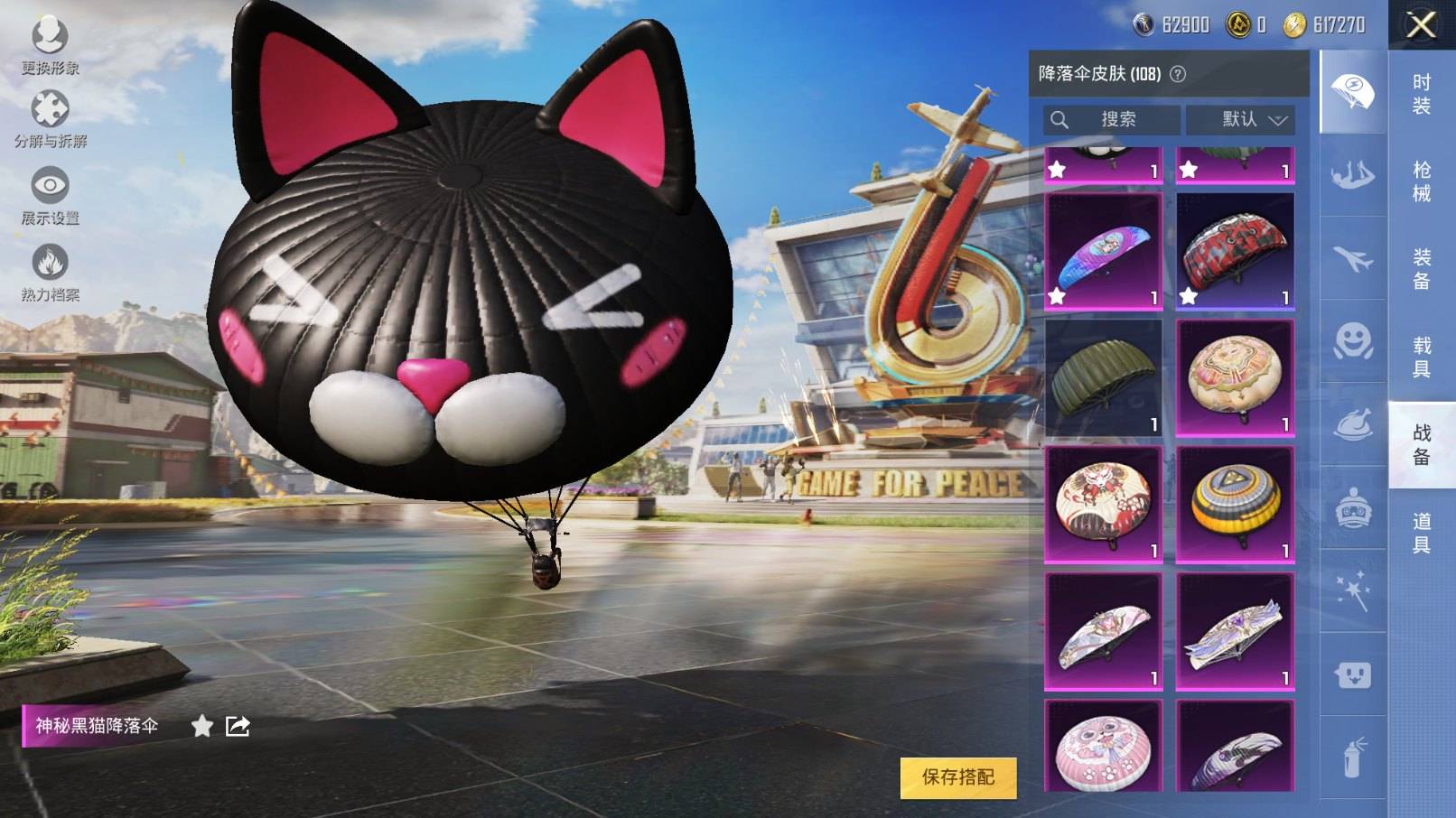This screenshot has height=818, width=1456.
Task: Switch to the 装备 equipment tab
Action: [x=1421, y=268]
